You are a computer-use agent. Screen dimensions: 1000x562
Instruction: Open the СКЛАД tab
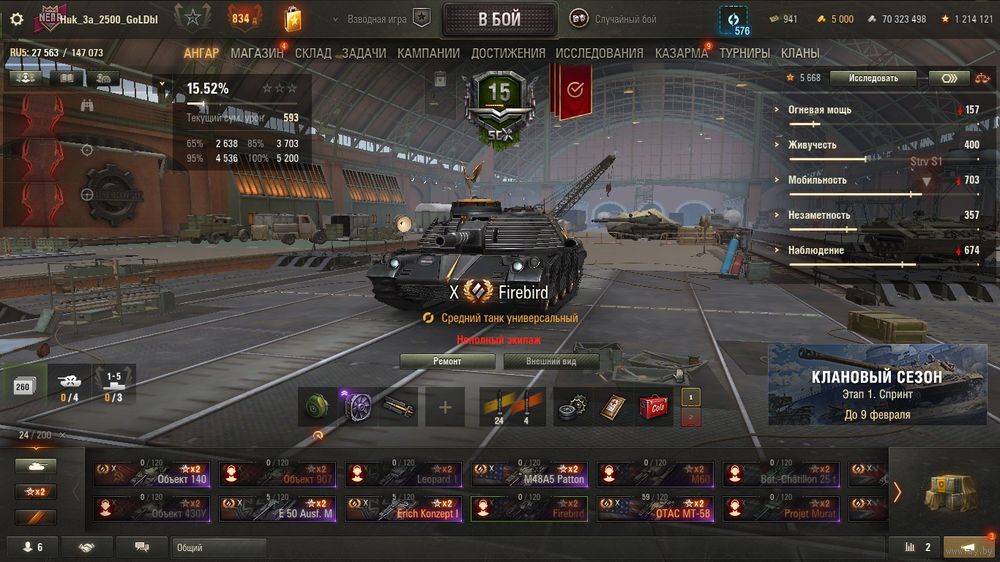pos(313,53)
